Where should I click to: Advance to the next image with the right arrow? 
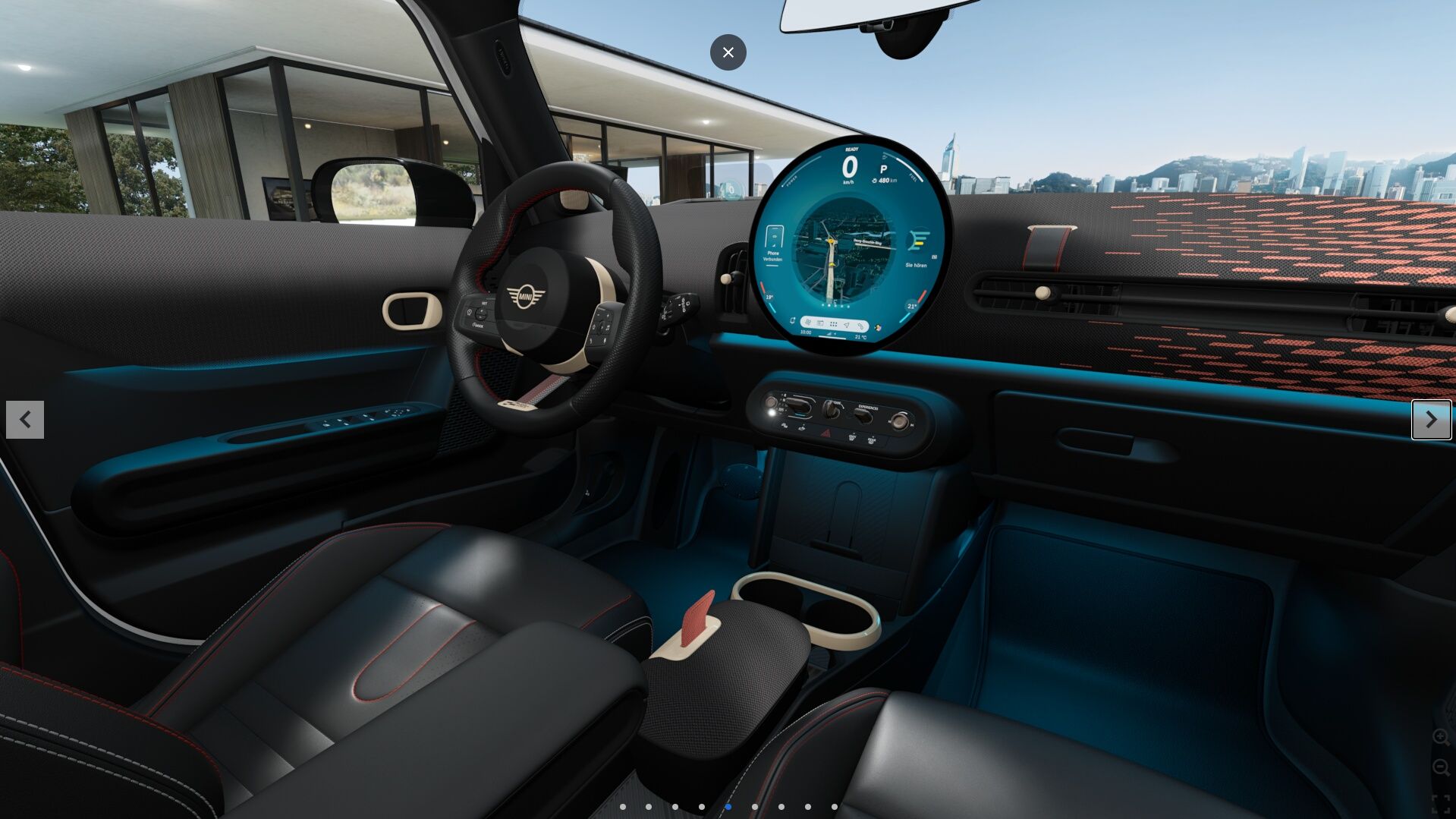(1431, 420)
